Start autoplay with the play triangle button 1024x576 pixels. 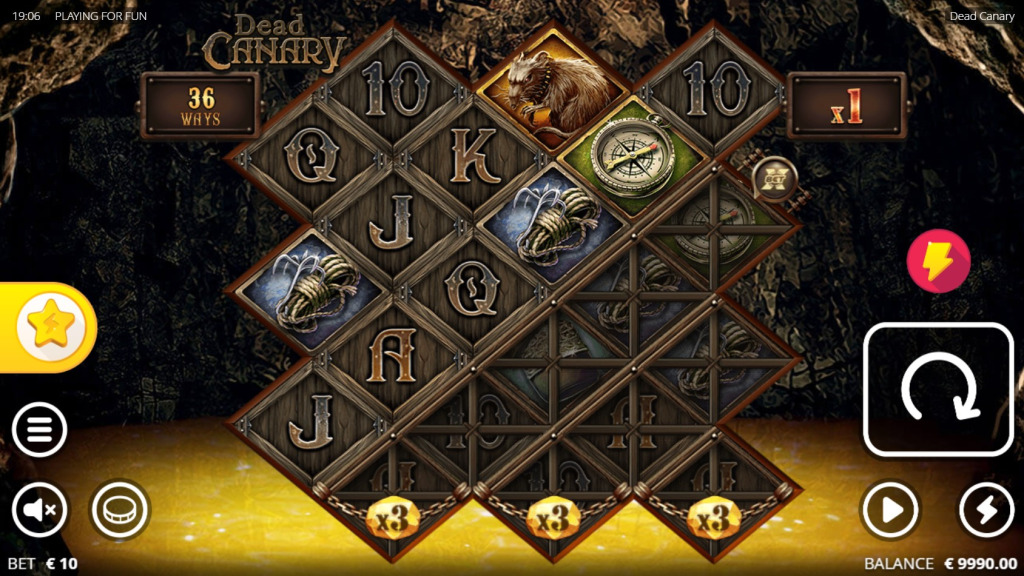(890, 510)
